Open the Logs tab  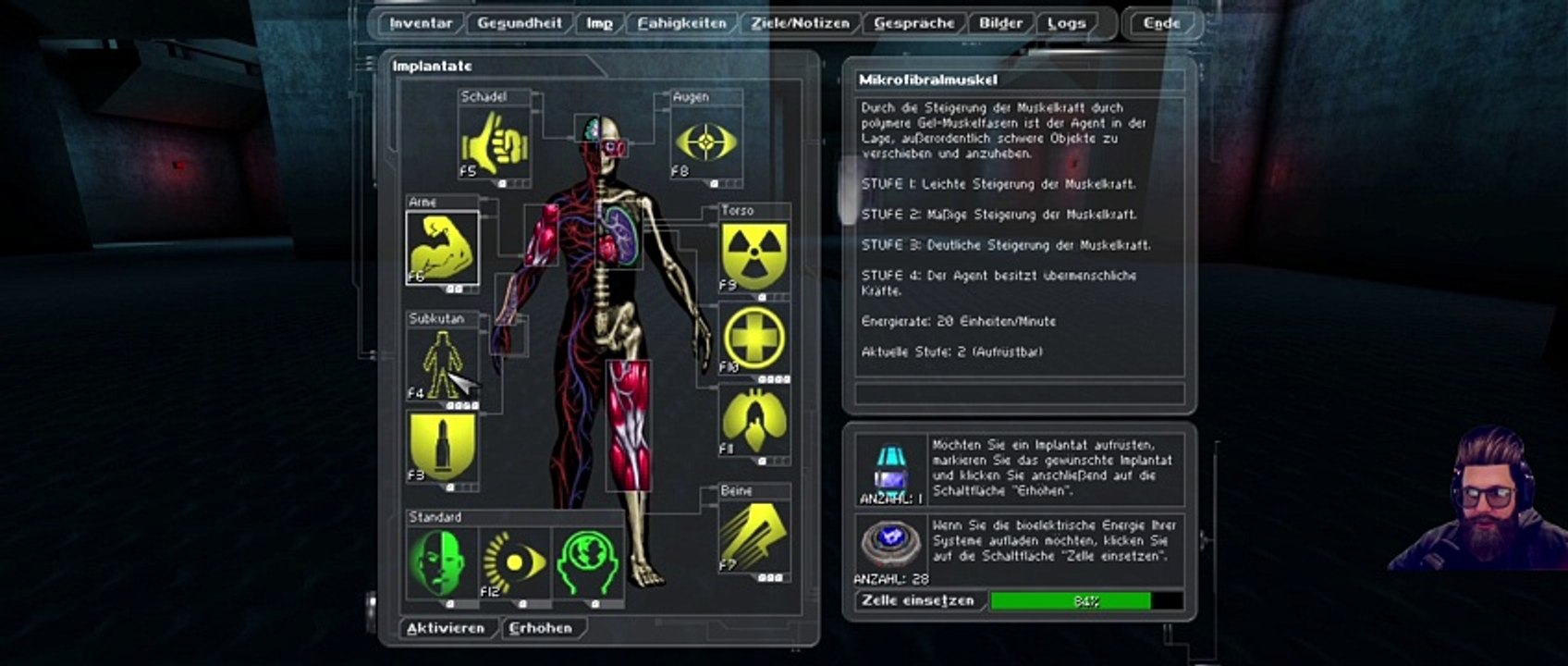click(x=1066, y=24)
